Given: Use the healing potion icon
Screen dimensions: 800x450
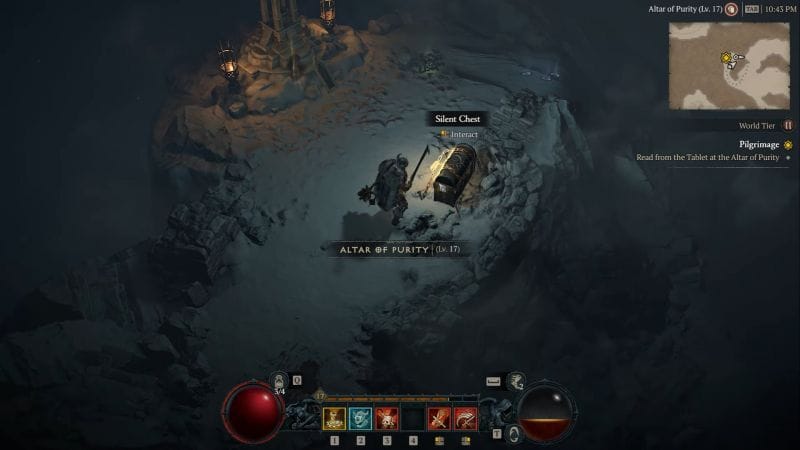Looking at the screenshot, I should (x=280, y=382).
